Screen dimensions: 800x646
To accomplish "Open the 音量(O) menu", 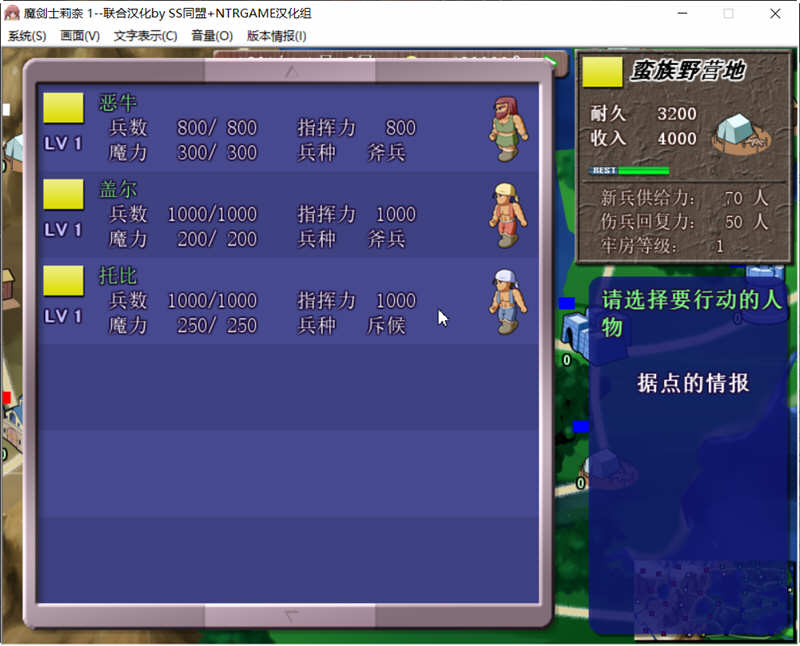I will (212, 36).
